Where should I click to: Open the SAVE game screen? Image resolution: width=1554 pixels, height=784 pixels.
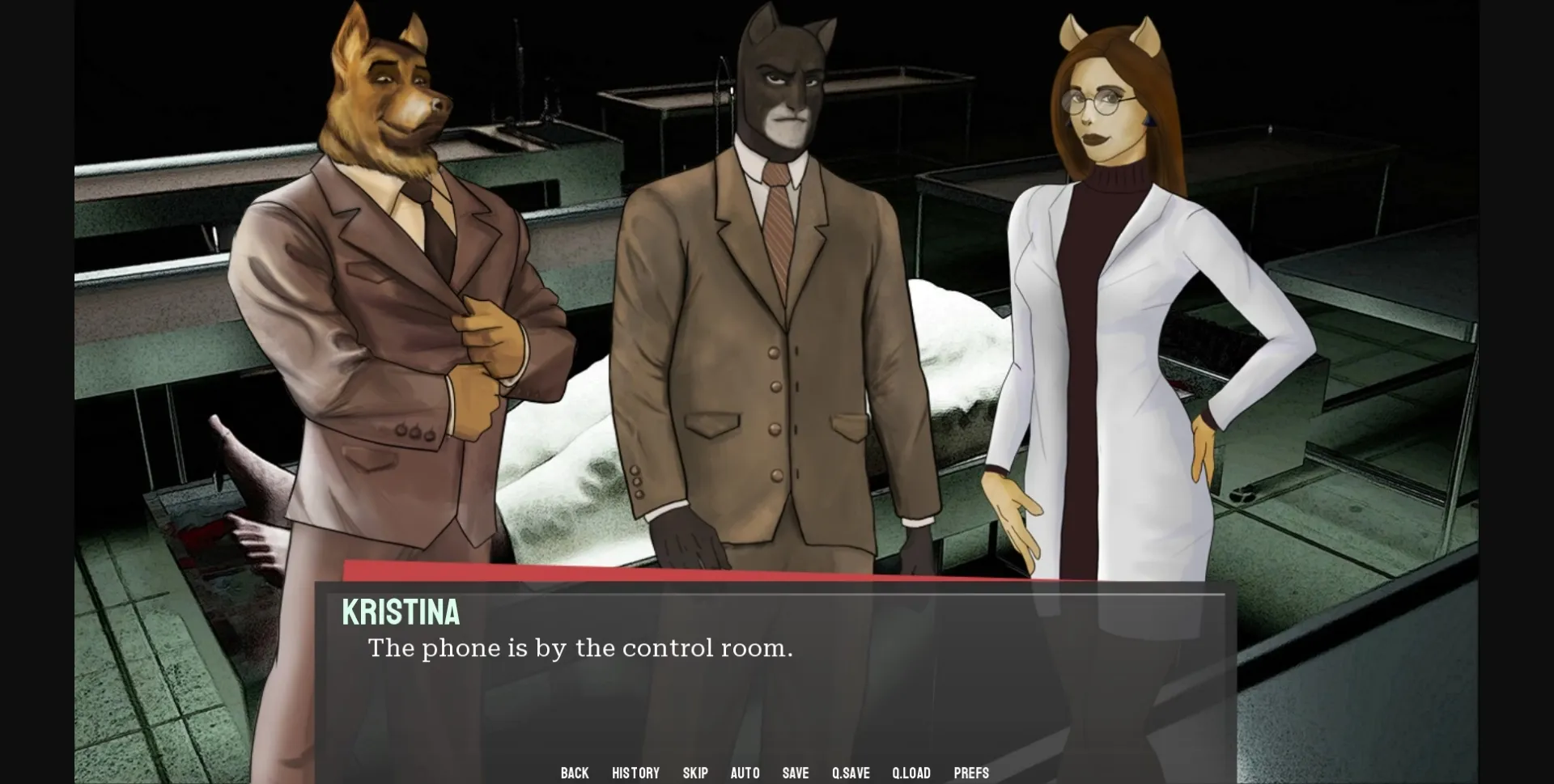point(796,773)
